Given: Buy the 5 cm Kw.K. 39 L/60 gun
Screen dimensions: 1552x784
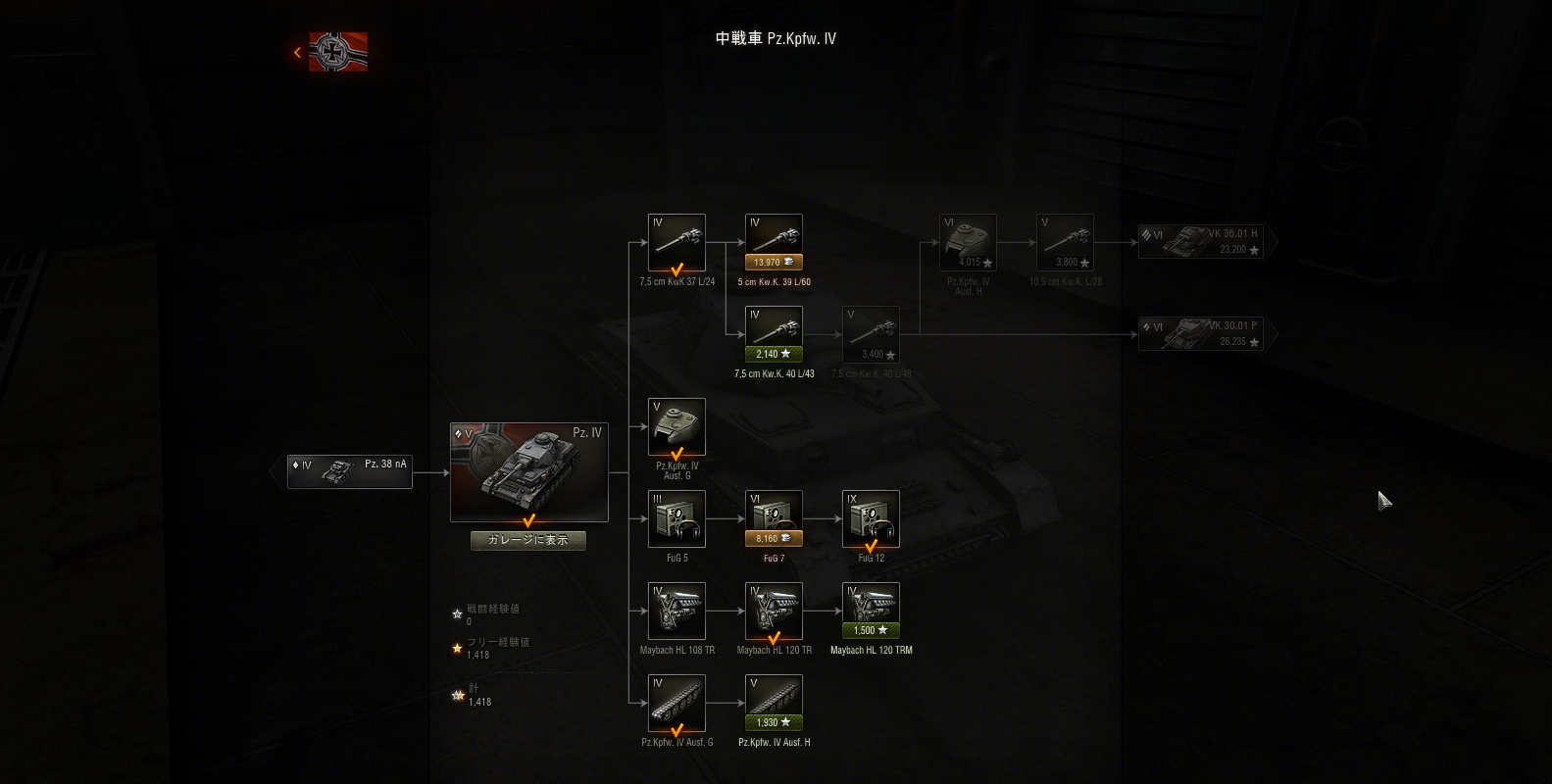Looking at the screenshot, I should 774,262.
